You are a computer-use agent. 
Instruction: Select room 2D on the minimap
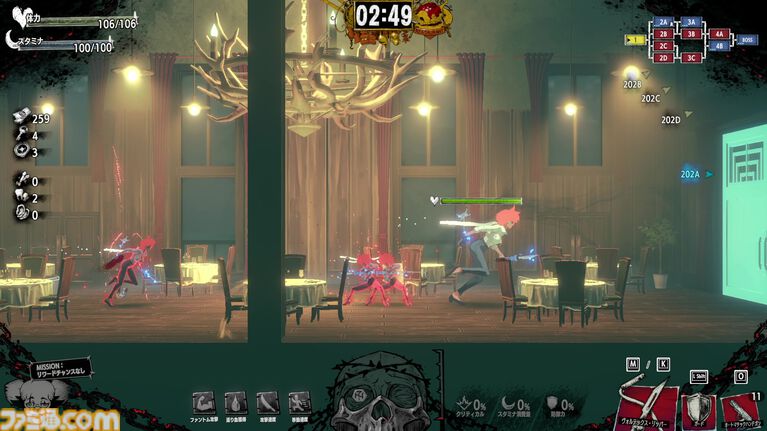[x=663, y=58]
